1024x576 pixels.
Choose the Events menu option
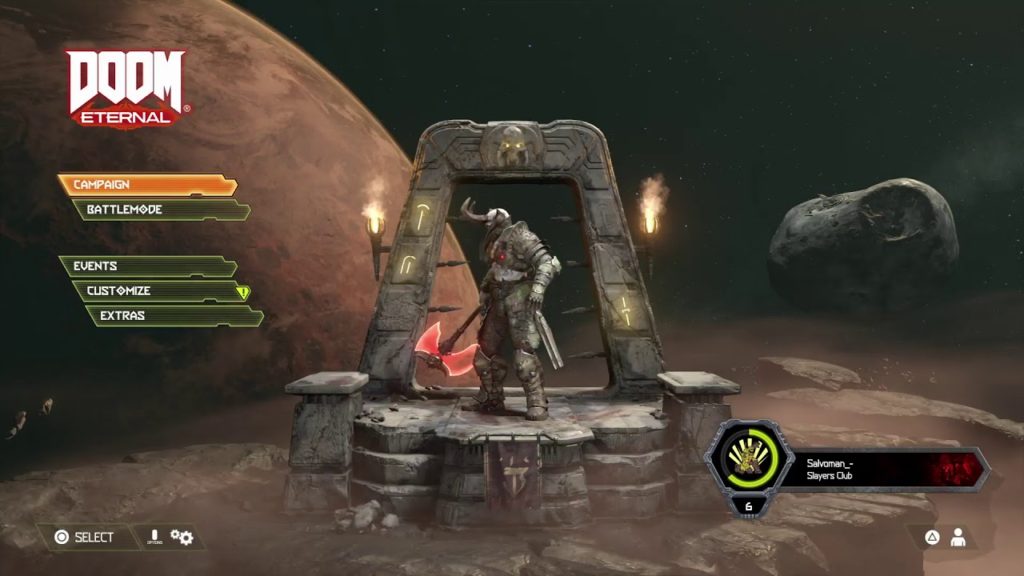pos(147,266)
